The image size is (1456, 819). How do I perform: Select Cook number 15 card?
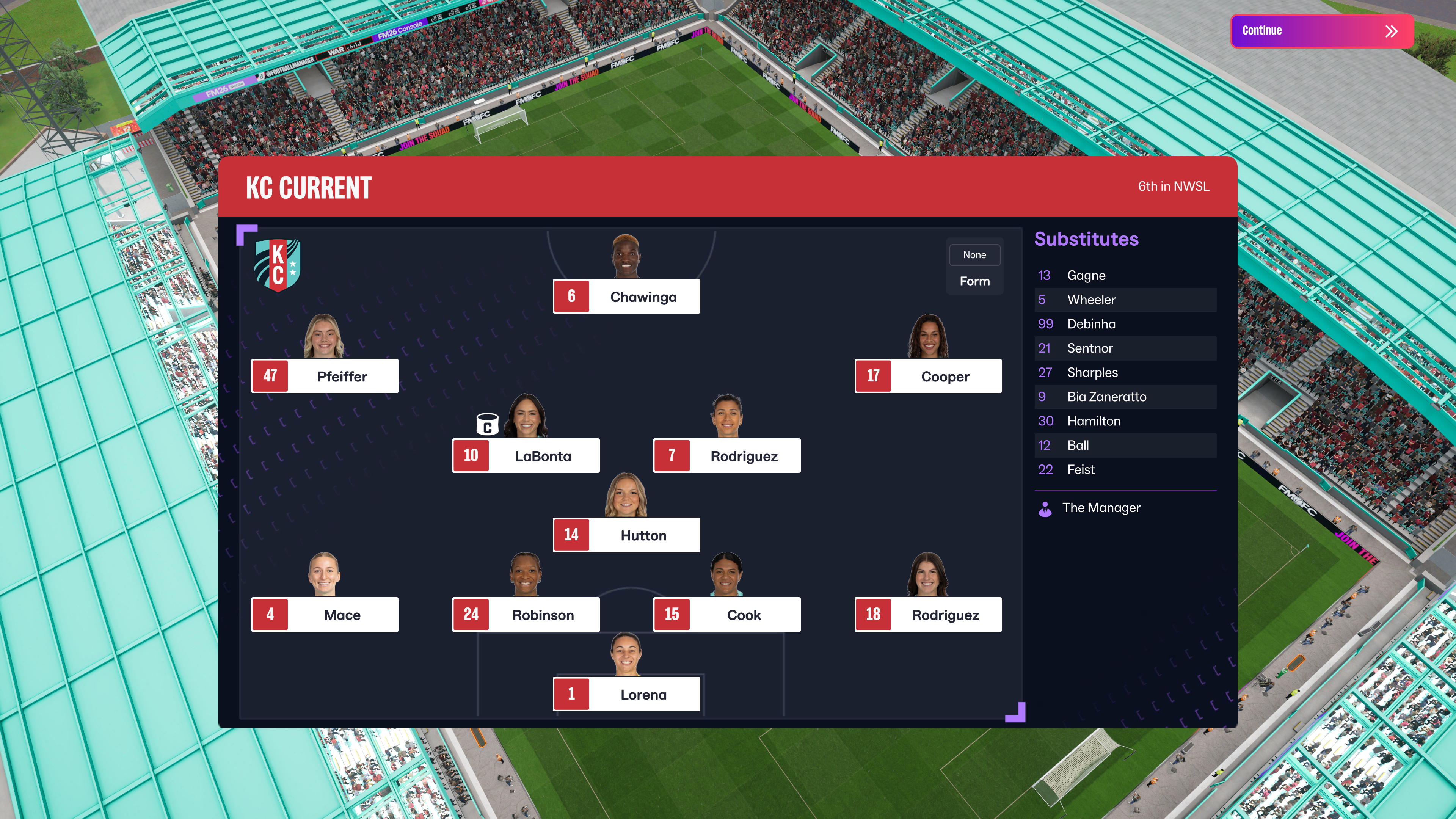(x=727, y=615)
